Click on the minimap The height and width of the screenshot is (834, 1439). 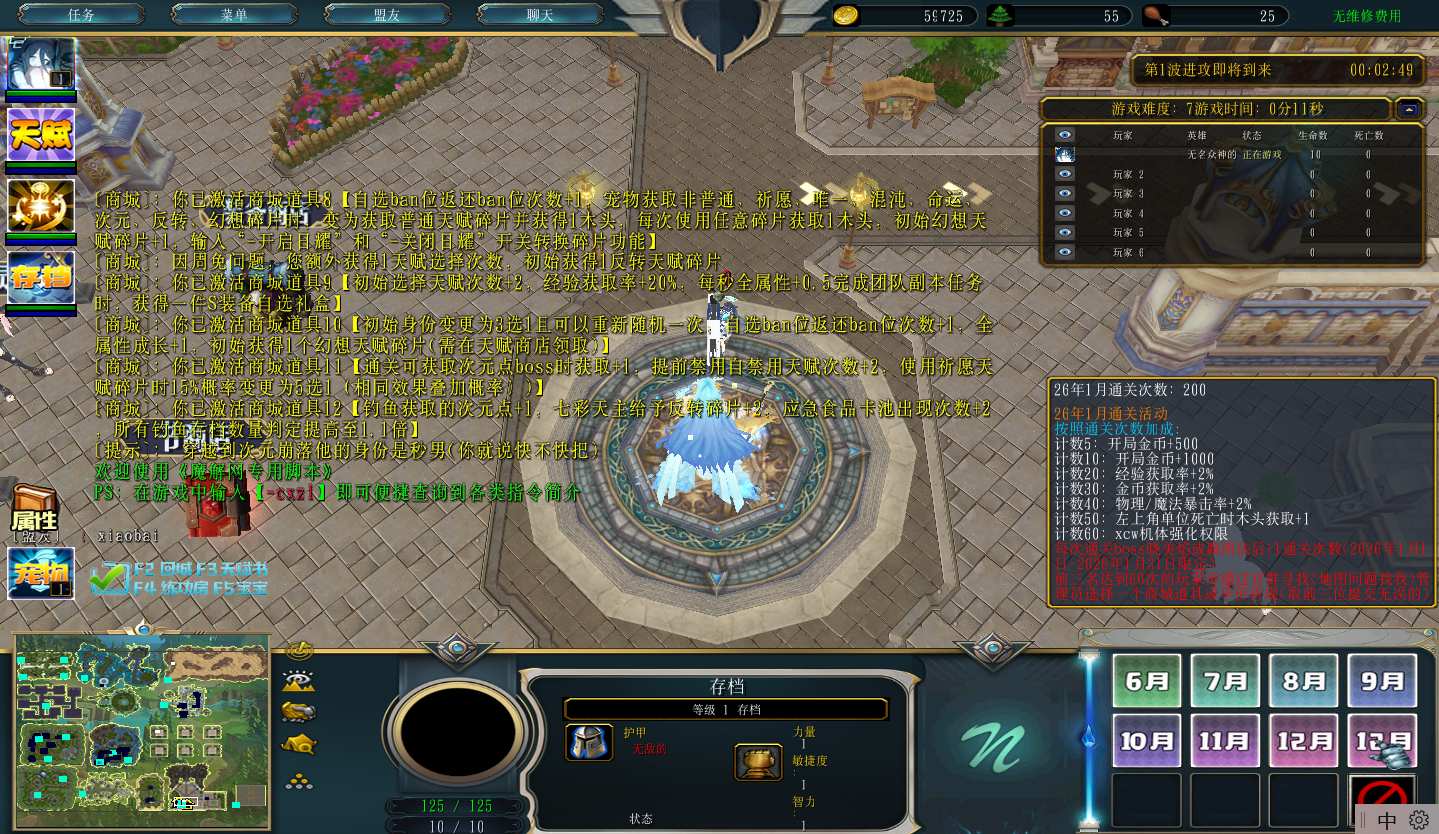pos(142,731)
